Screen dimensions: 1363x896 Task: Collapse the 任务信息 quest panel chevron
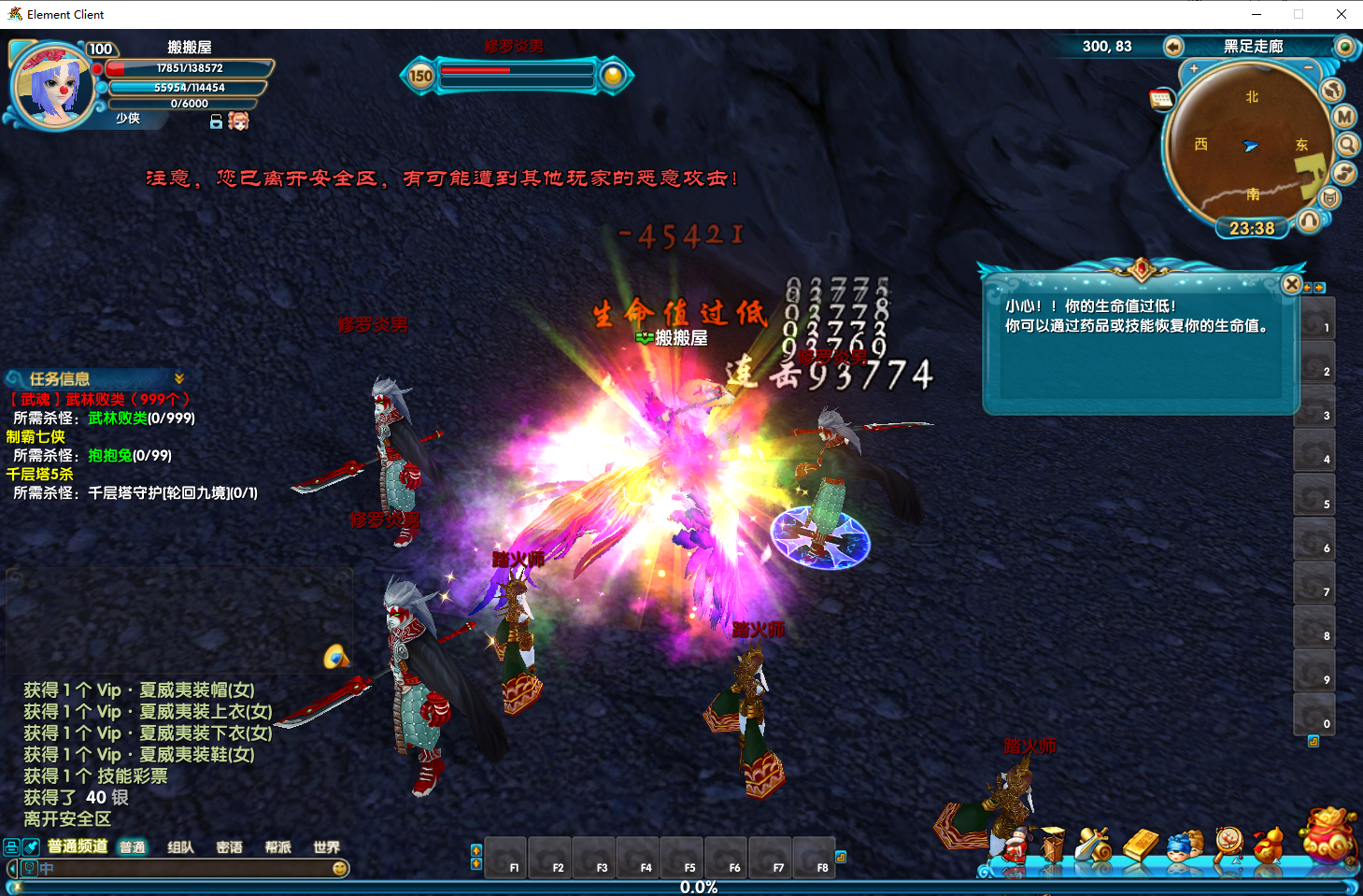[x=180, y=377]
